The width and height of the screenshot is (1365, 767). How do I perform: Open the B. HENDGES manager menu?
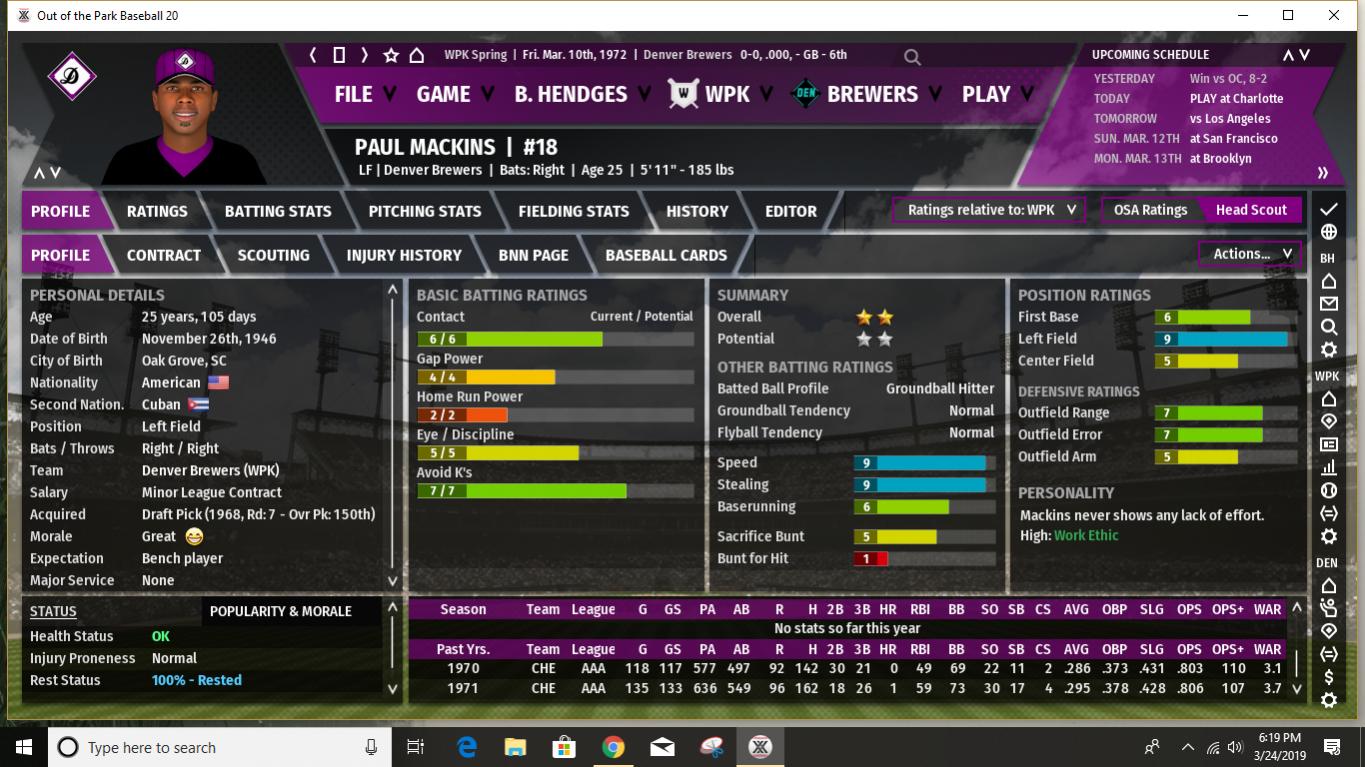coord(571,94)
